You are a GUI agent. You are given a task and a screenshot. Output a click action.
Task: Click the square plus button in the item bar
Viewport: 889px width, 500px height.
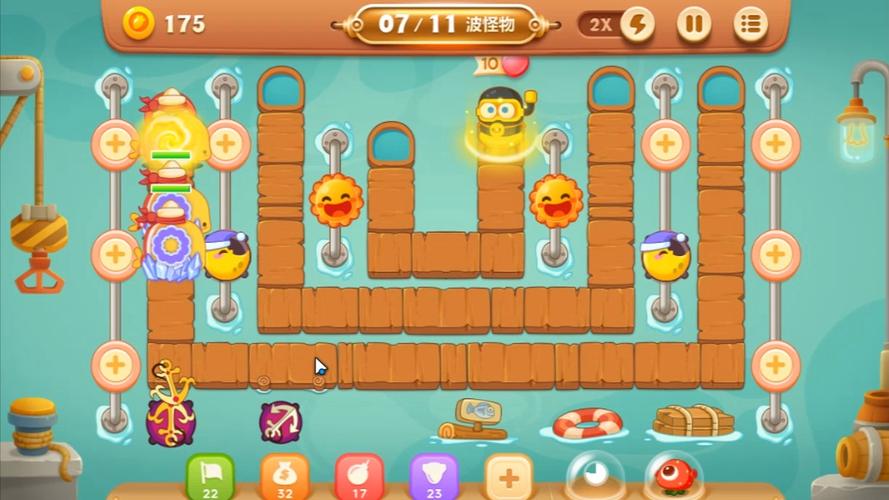pos(509,475)
